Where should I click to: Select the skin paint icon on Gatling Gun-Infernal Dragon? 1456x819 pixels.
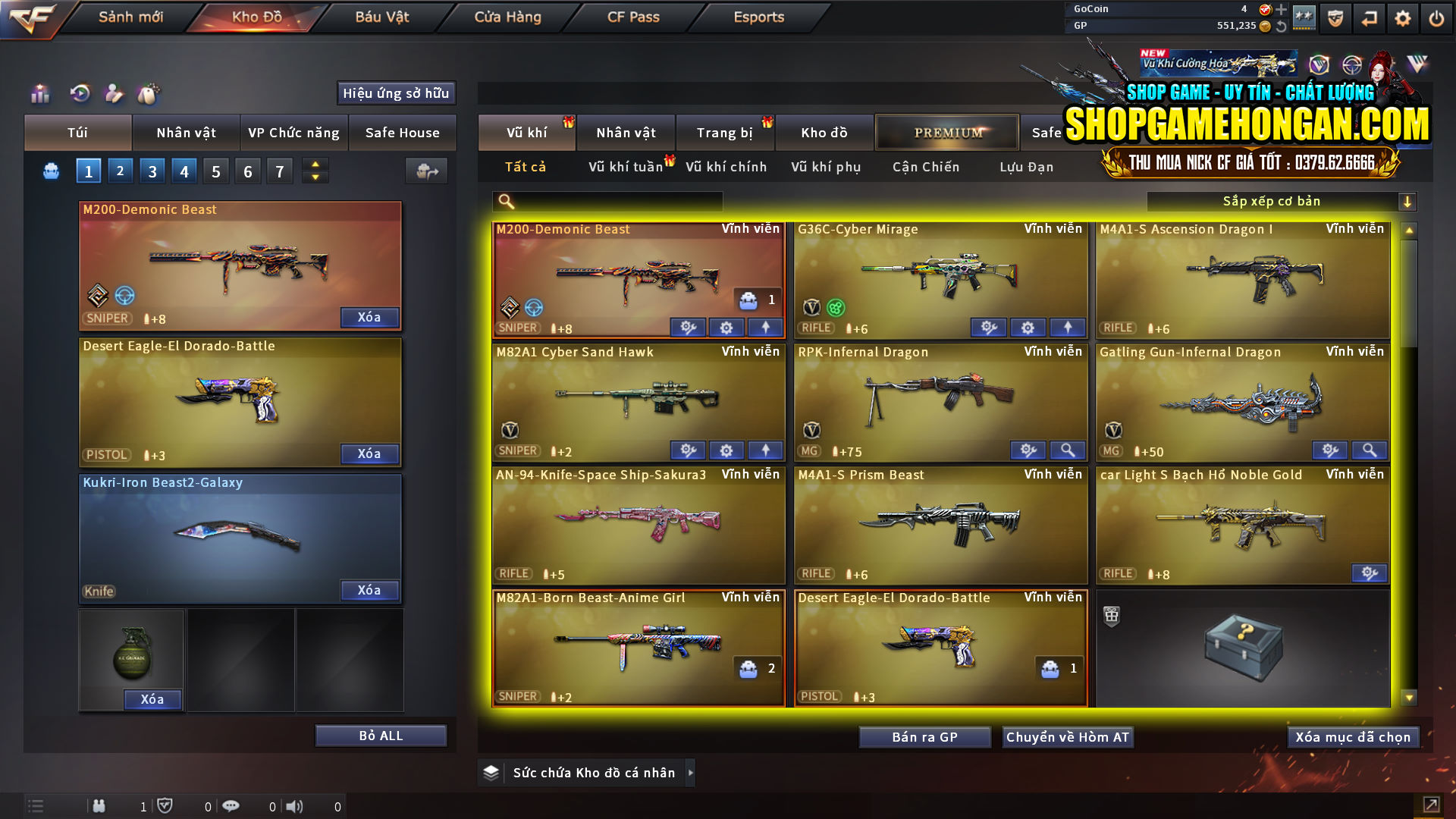pos(1329,450)
